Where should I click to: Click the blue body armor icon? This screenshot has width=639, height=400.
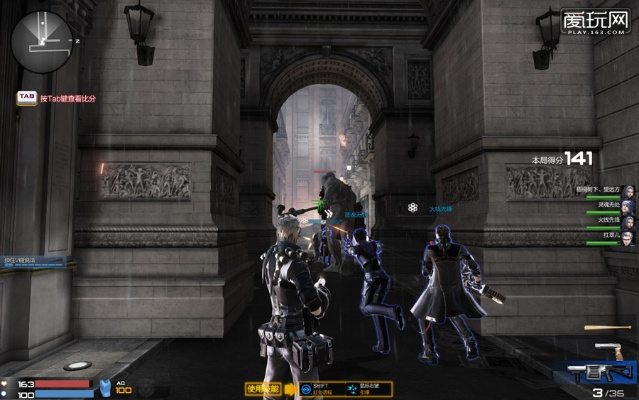(x=108, y=386)
